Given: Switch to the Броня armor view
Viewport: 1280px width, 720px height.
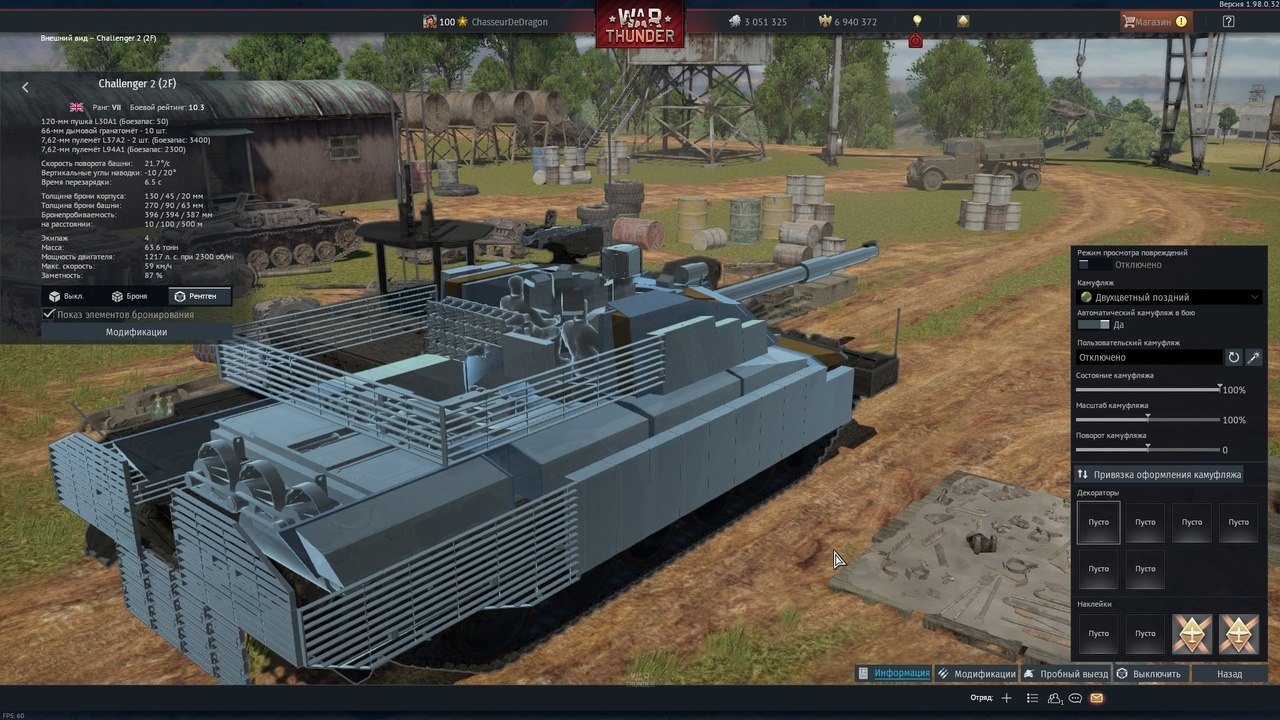Looking at the screenshot, I should [x=130, y=296].
